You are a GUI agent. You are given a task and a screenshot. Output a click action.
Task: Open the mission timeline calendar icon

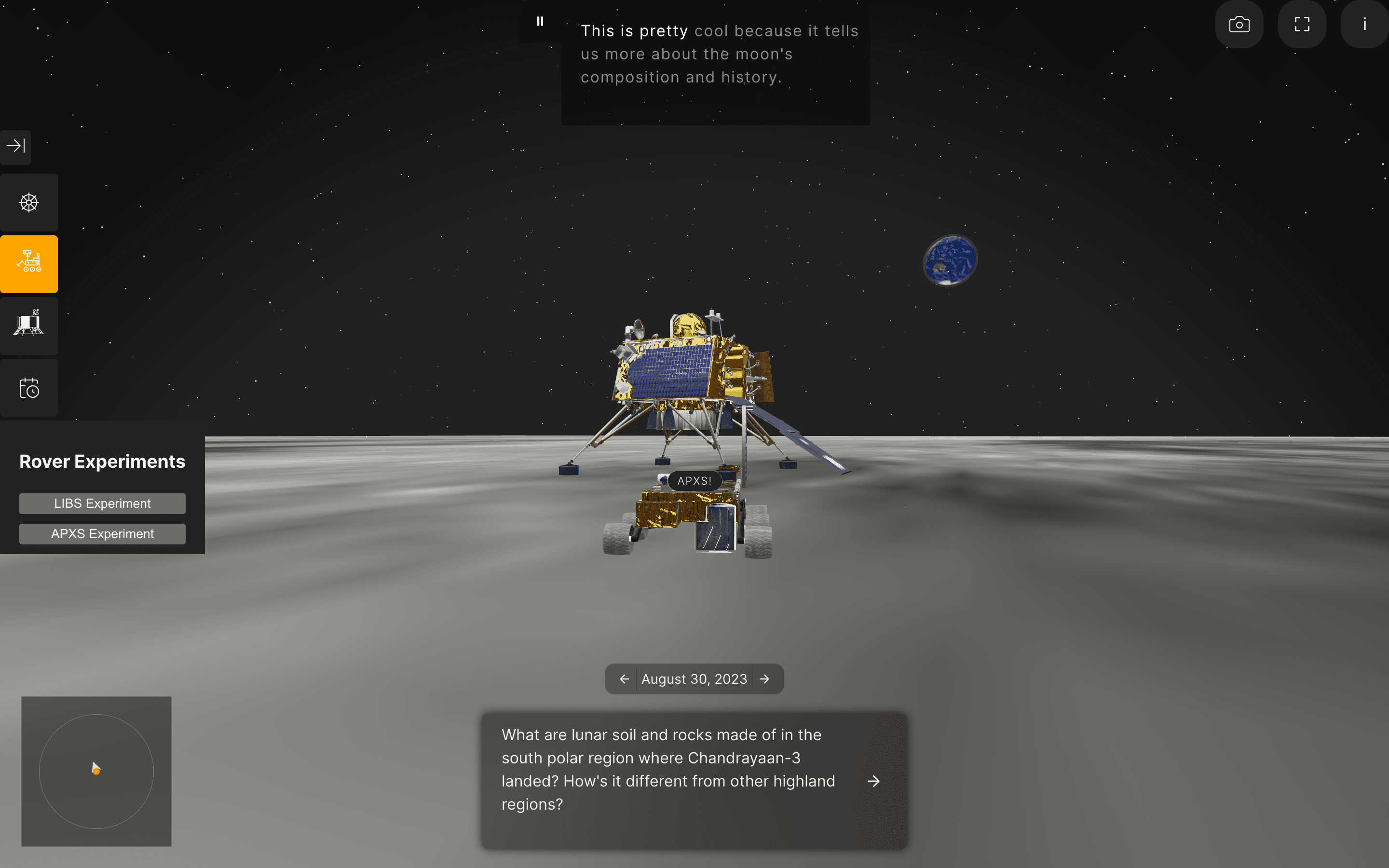[x=29, y=388]
